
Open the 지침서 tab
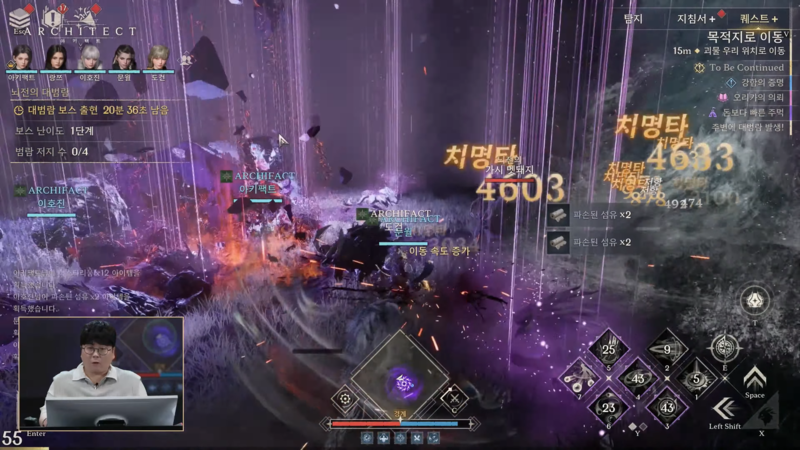695,18
